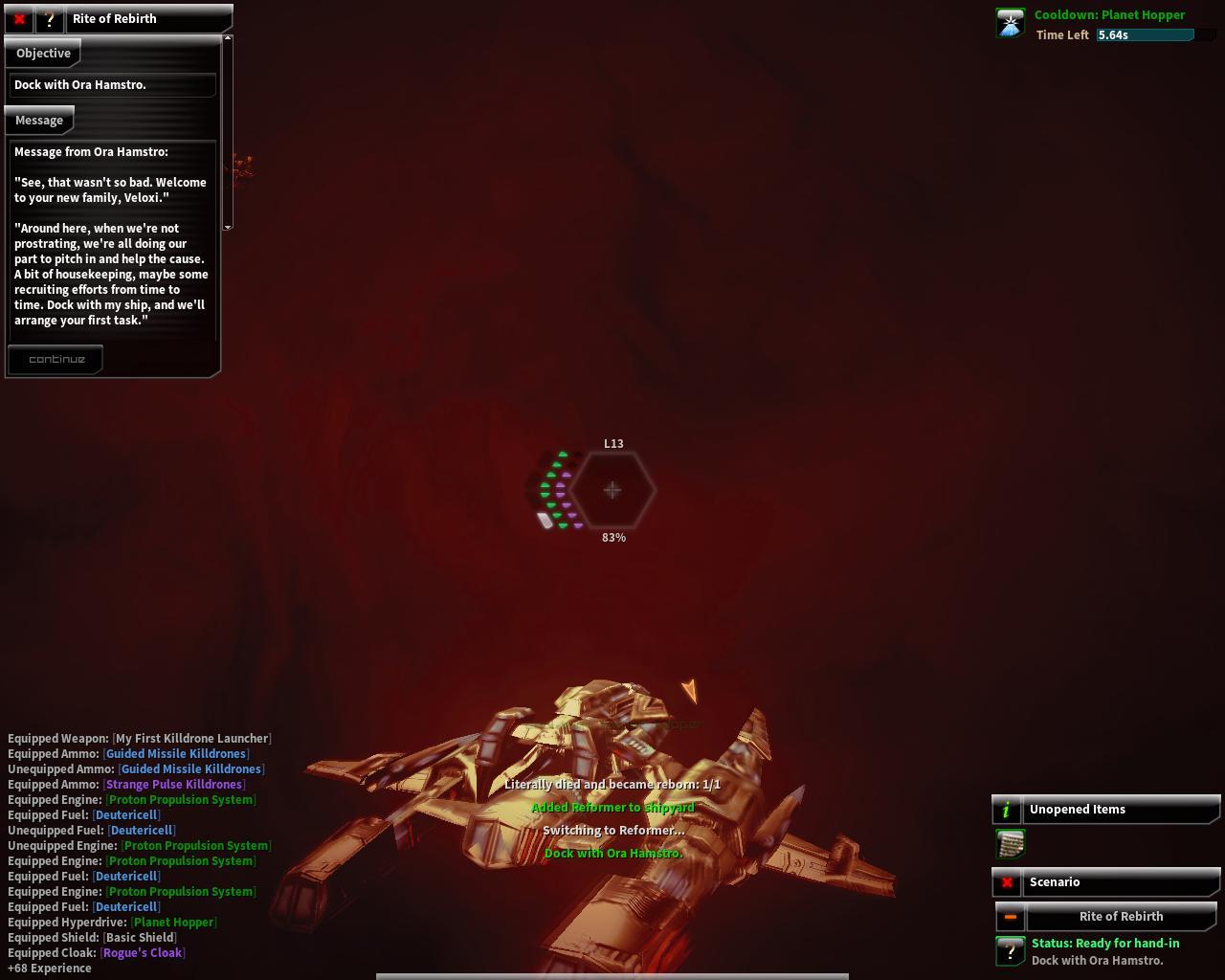Click the Guided Missile Killdrones link in the log
This screenshot has width=1225, height=980.
(176, 754)
